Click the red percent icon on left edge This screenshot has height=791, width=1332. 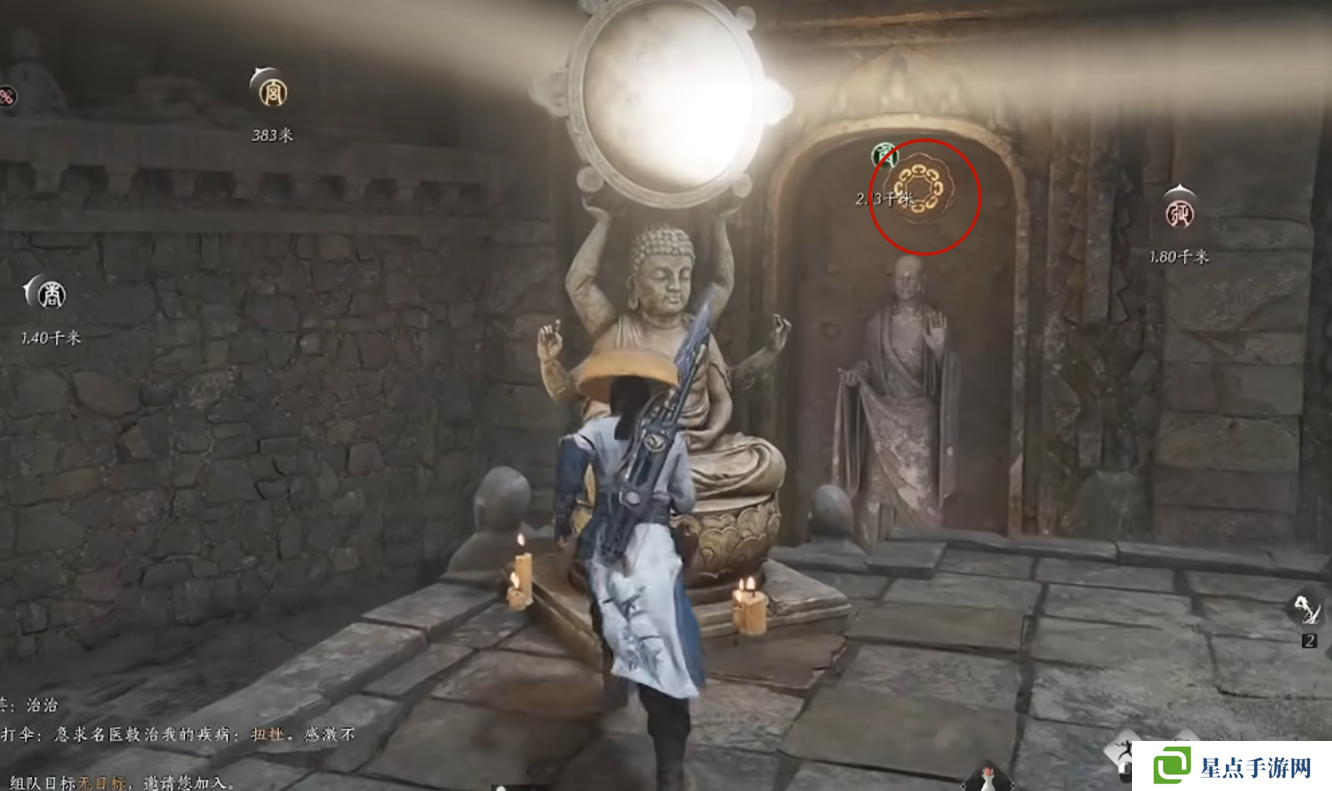point(7,98)
